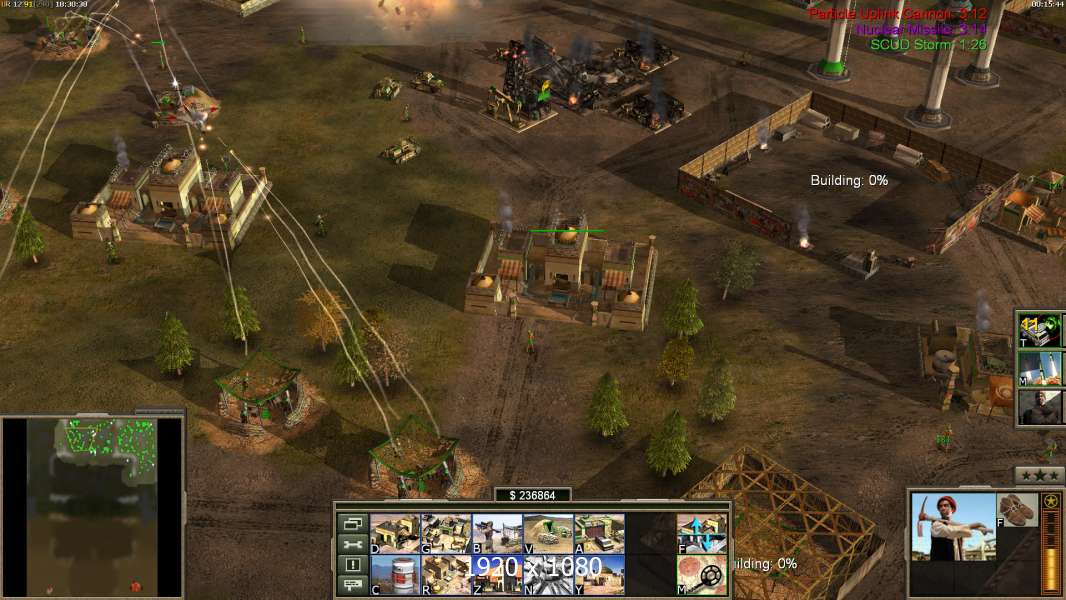Choose the build icon labeled R
1066x600 pixels.
pos(446,575)
